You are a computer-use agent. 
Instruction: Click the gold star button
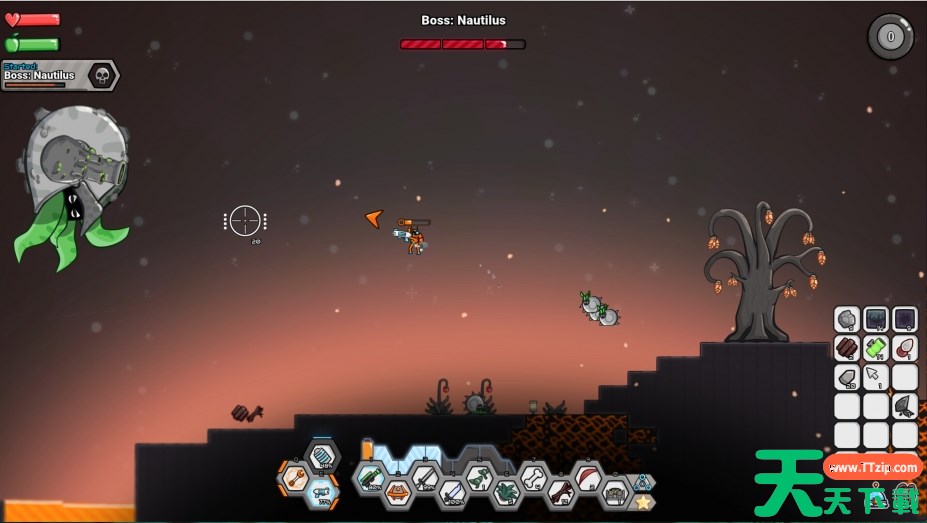[x=644, y=502]
